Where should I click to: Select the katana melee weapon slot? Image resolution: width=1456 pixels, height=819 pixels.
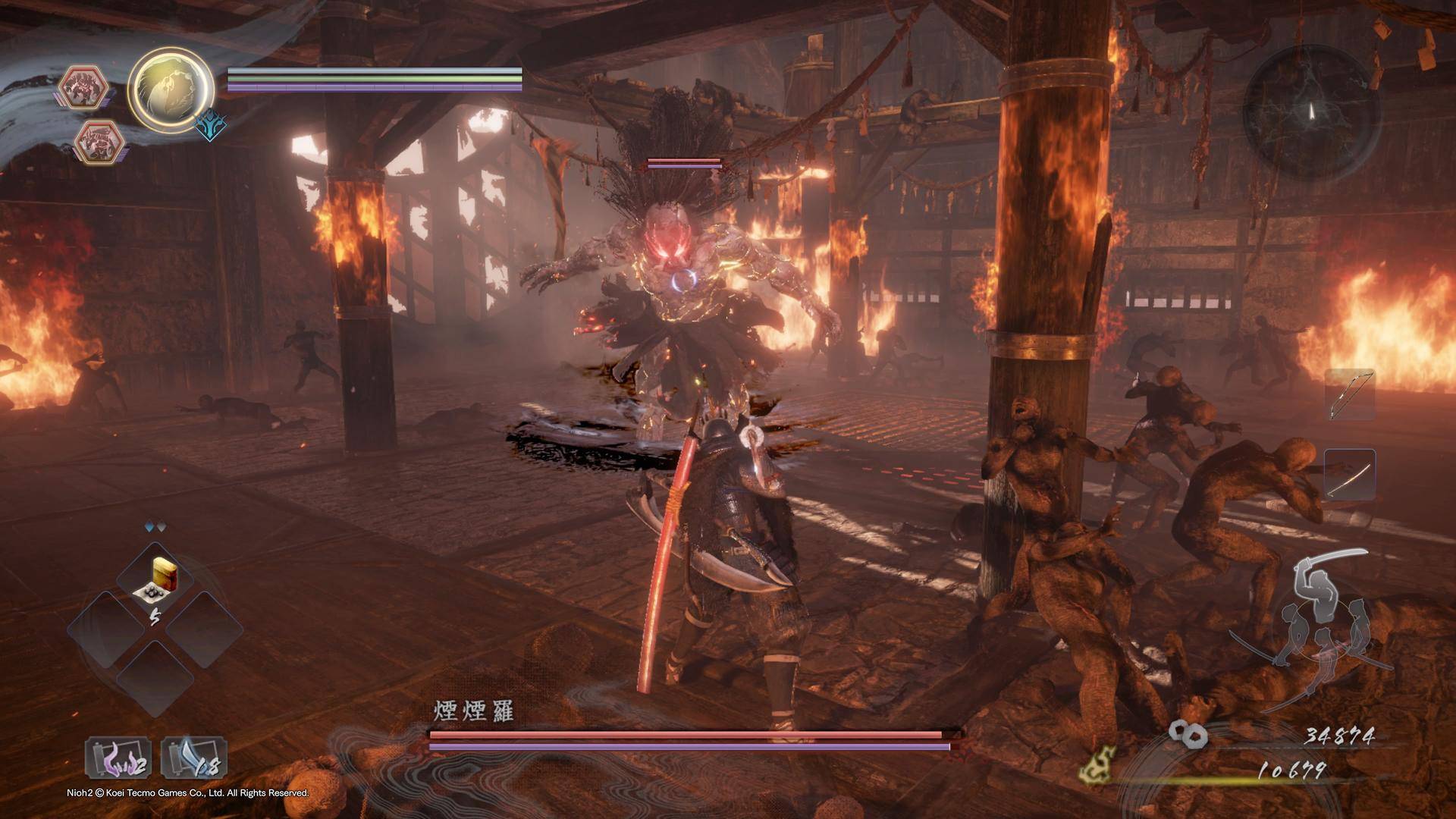click(1350, 474)
